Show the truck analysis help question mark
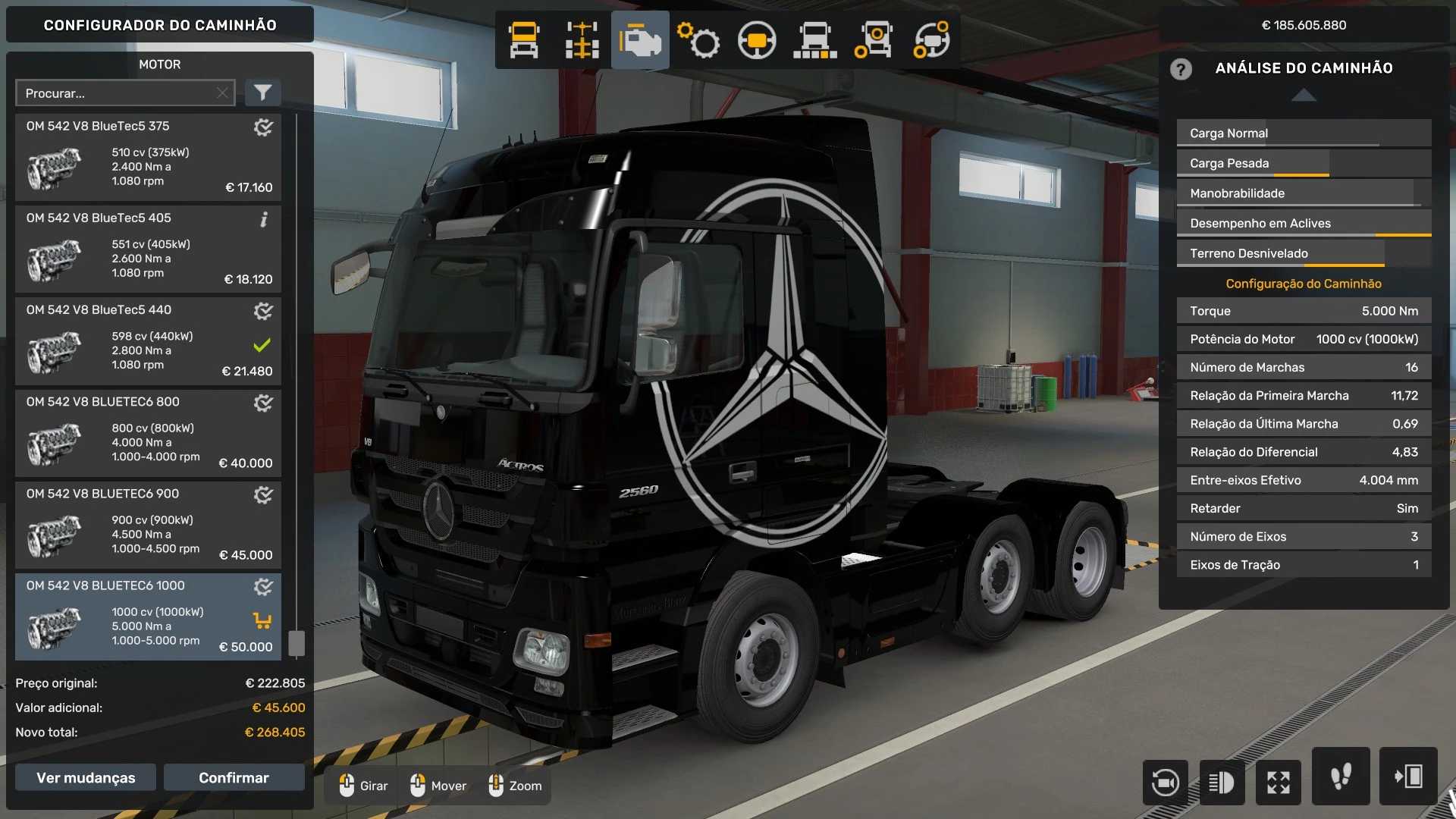The width and height of the screenshot is (1456, 819). [x=1181, y=69]
